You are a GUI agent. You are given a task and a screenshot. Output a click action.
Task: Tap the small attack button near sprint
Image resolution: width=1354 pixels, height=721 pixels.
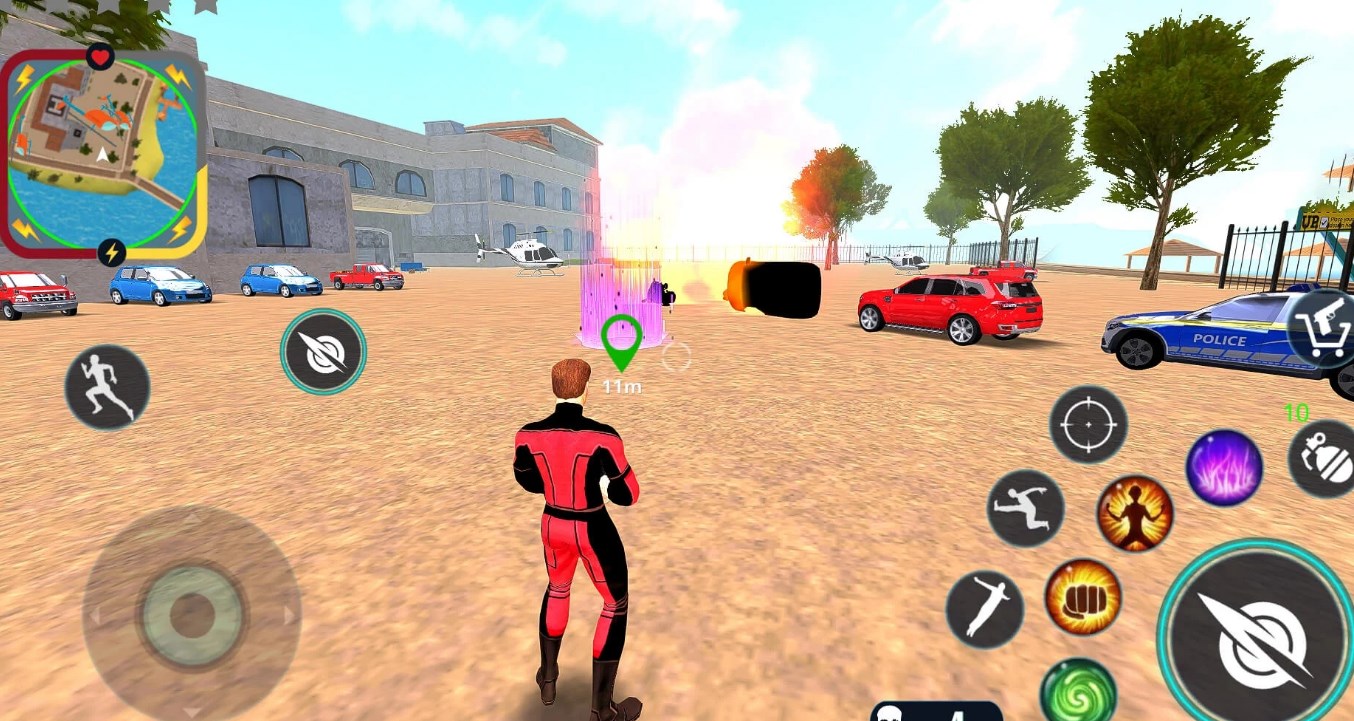click(x=323, y=351)
